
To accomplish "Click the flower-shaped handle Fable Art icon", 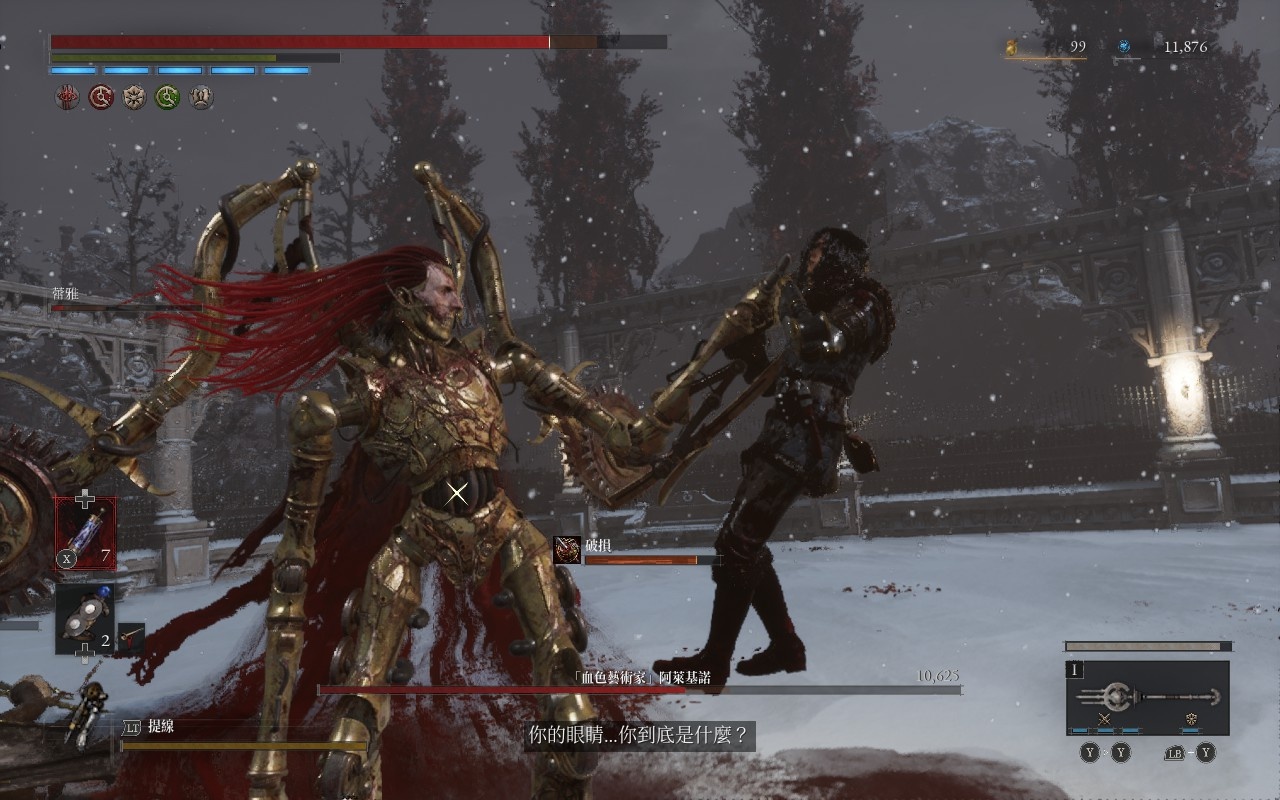I will [1191, 719].
